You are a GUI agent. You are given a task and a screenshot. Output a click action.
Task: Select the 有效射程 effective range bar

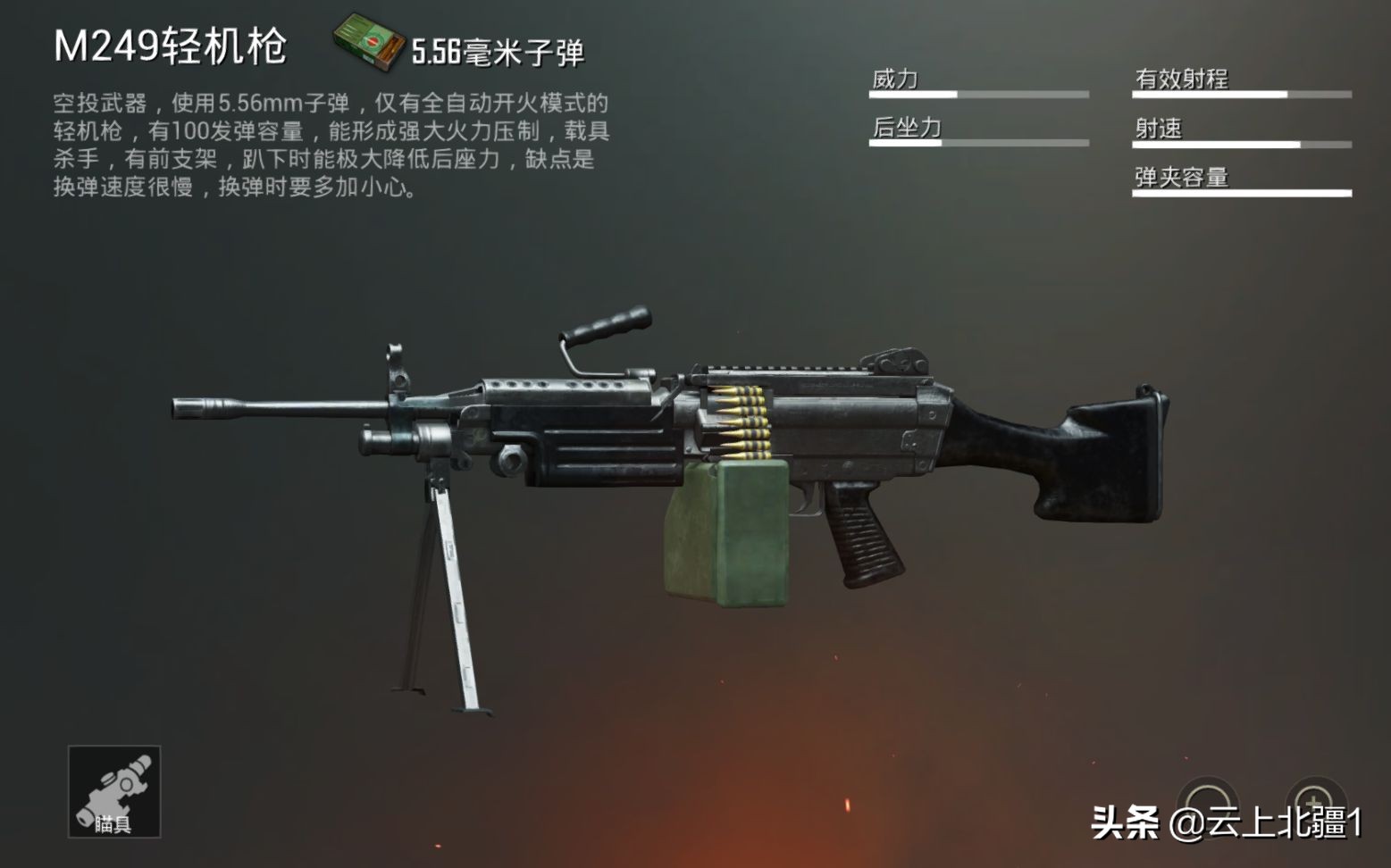(x=1242, y=93)
